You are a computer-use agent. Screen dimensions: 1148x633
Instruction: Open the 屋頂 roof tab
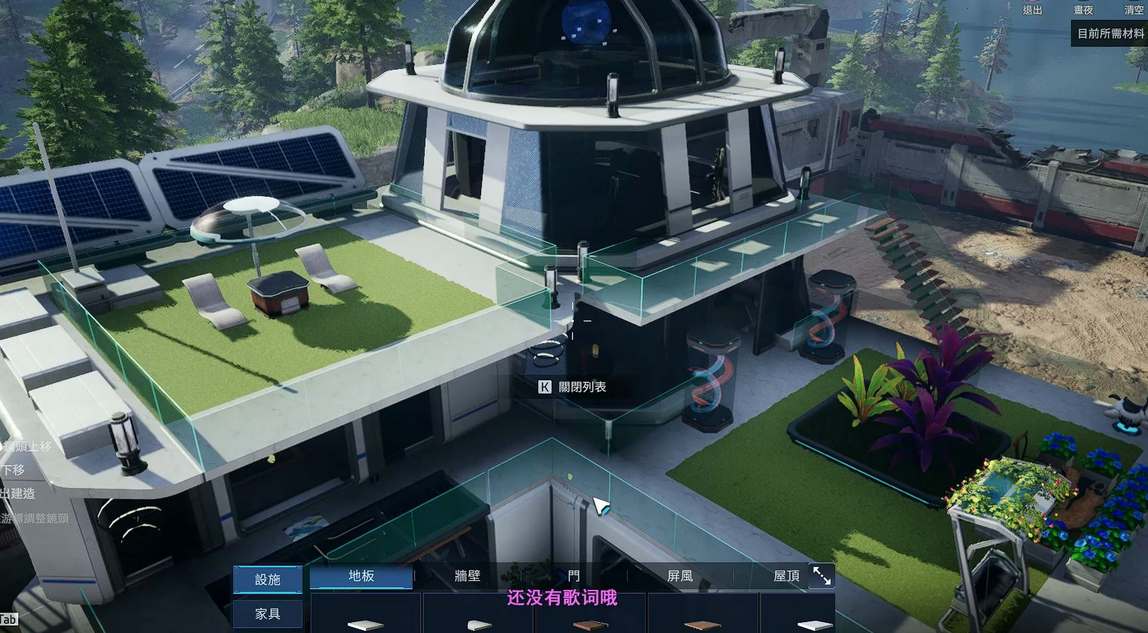coord(786,576)
